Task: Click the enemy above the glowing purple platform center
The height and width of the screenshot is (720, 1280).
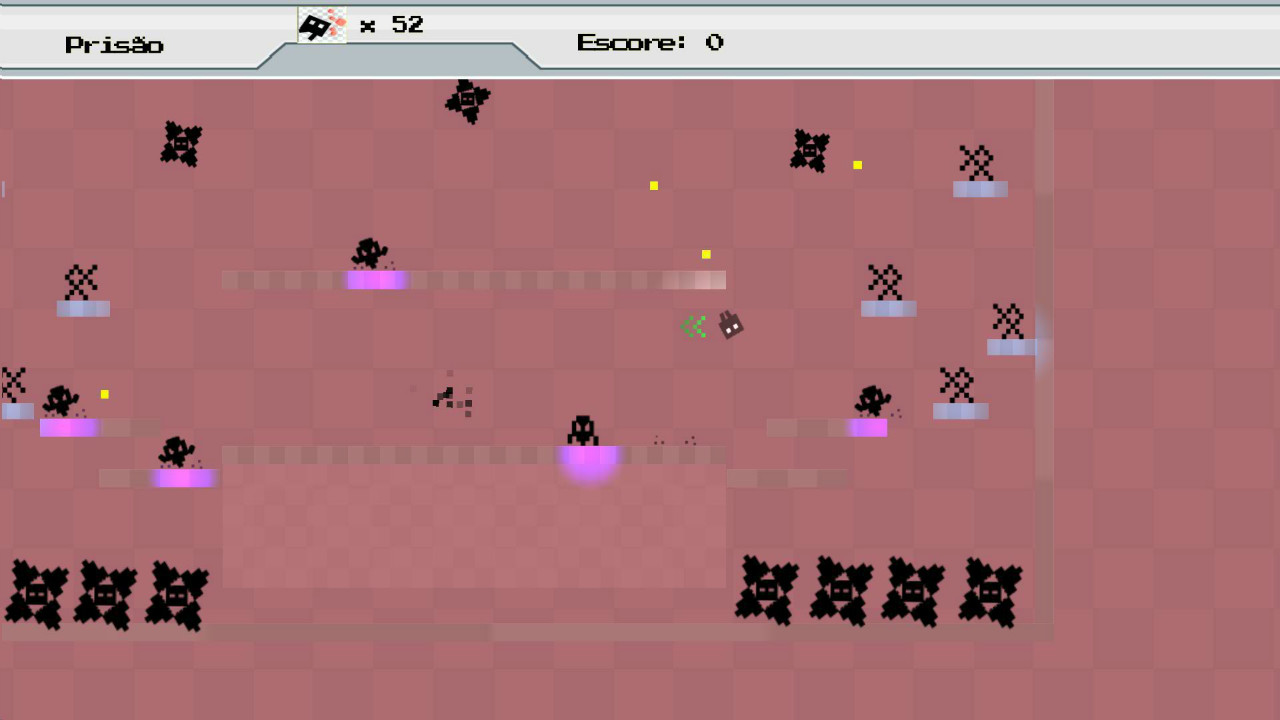Action: pos(583,432)
